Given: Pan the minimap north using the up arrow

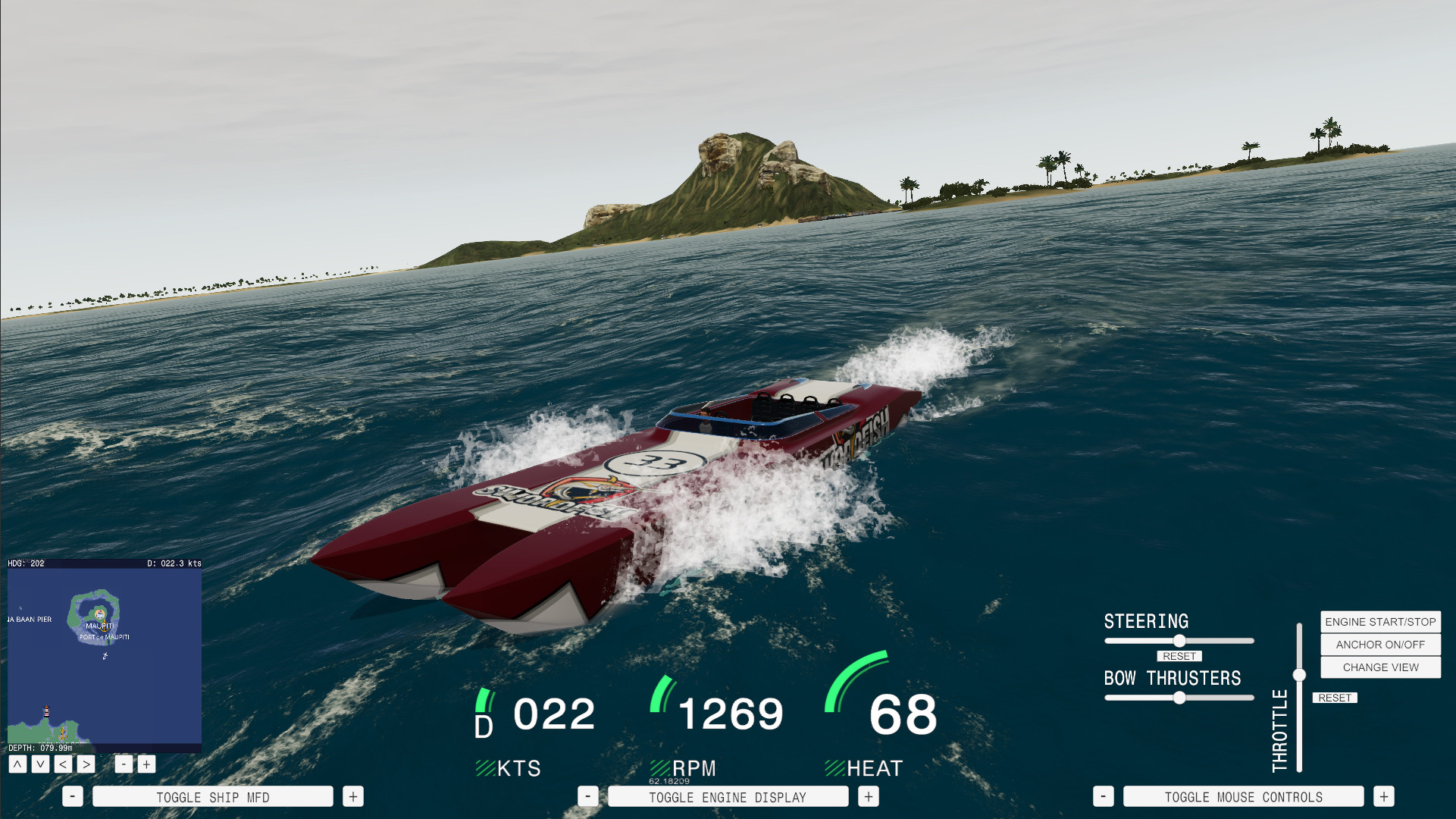Looking at the screenshot, I should click(x=18, y=764).
